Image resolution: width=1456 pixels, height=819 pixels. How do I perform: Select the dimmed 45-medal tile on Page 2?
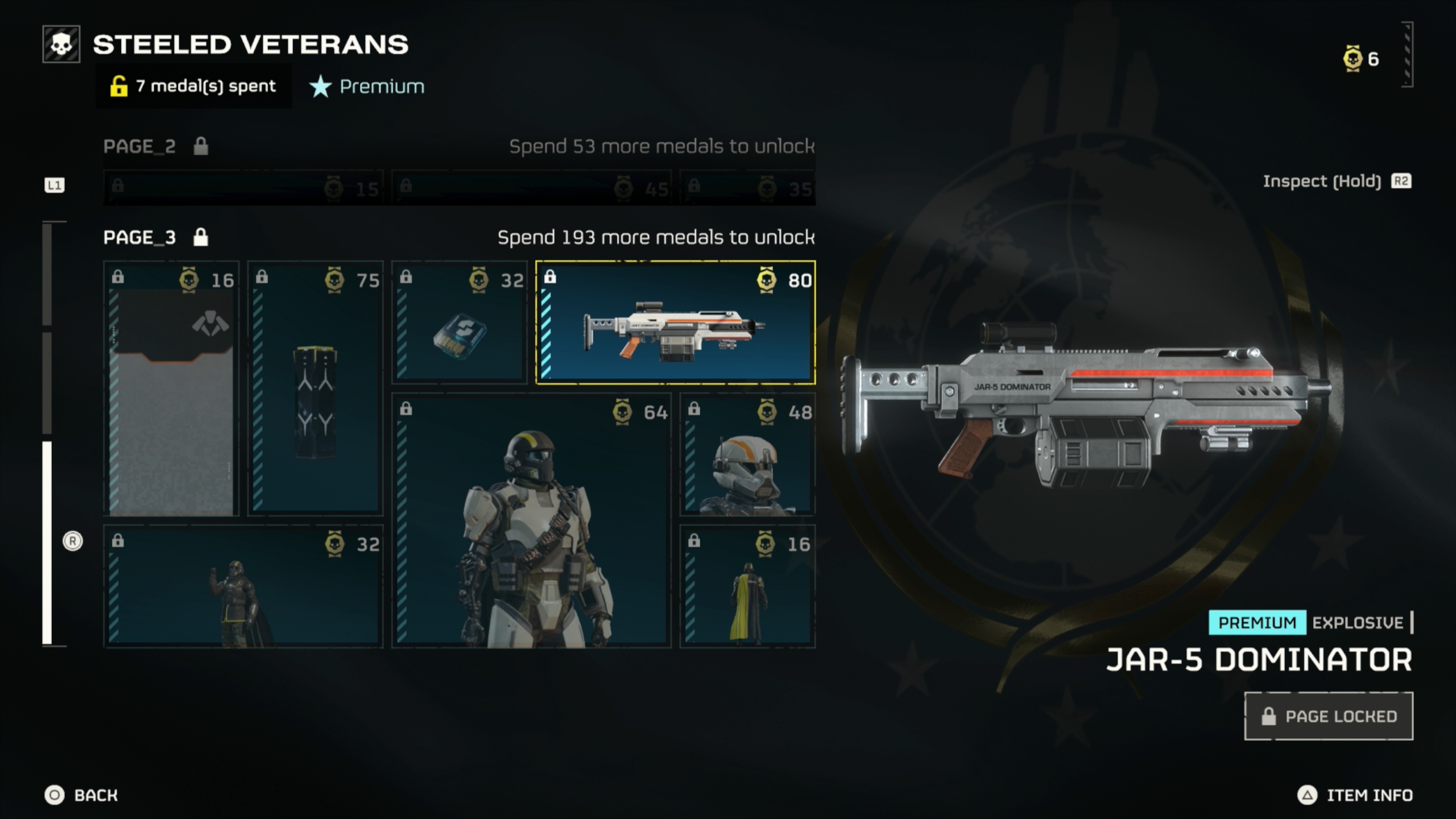tap(531, 187)
